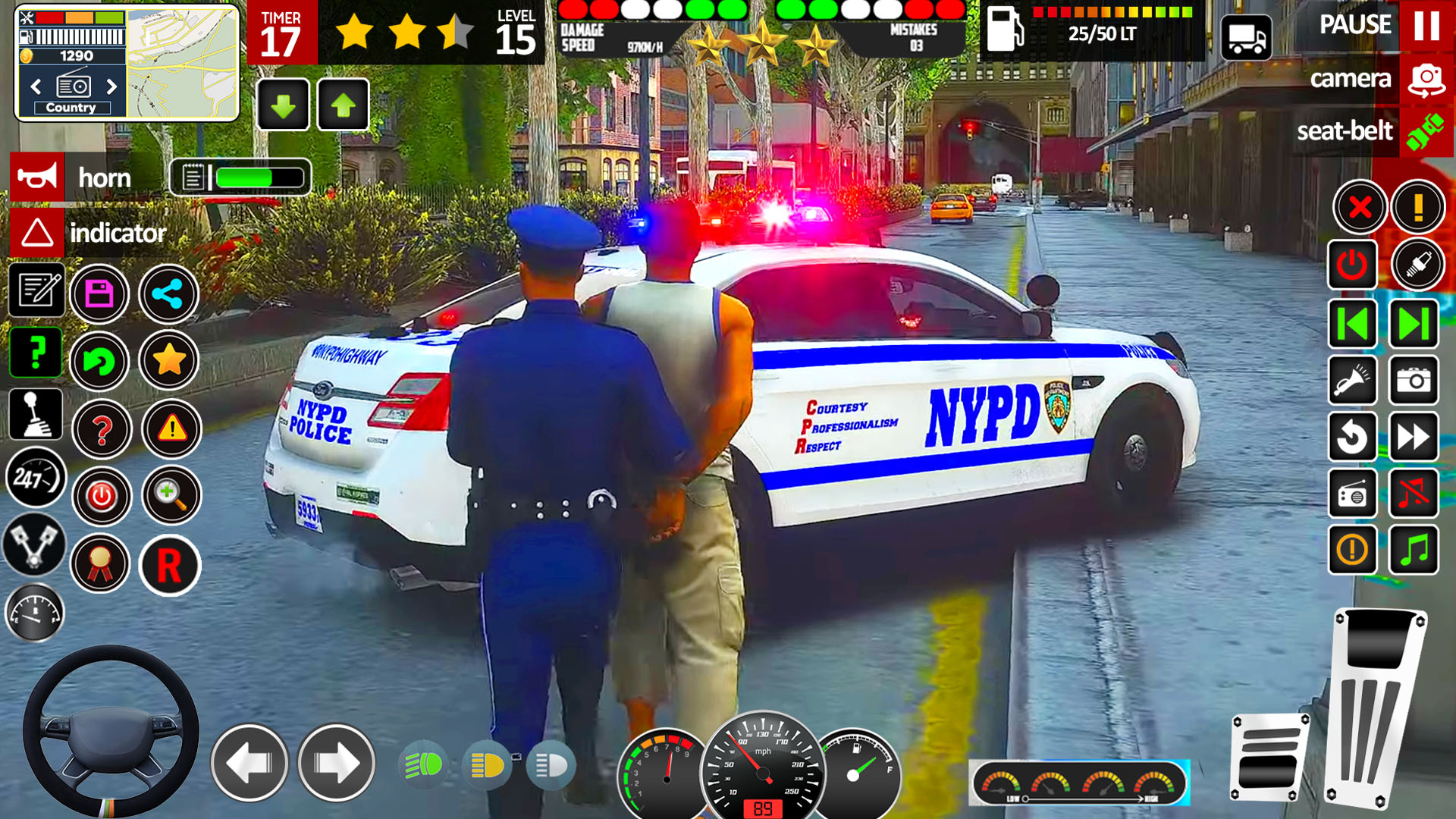
Task: Select the gear shifter icon
Action: (x=35, y=414)
